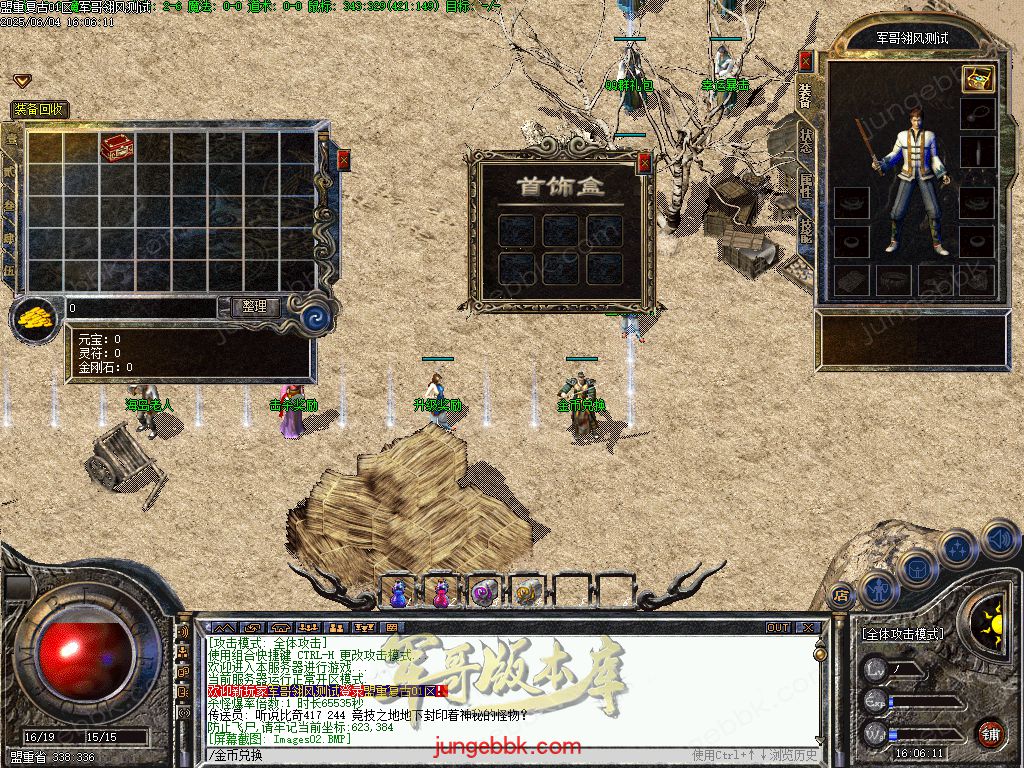The image size is (1024, 768).
Task: Close the 首饰盒 jewelry box window
Action: click(644, 161)
